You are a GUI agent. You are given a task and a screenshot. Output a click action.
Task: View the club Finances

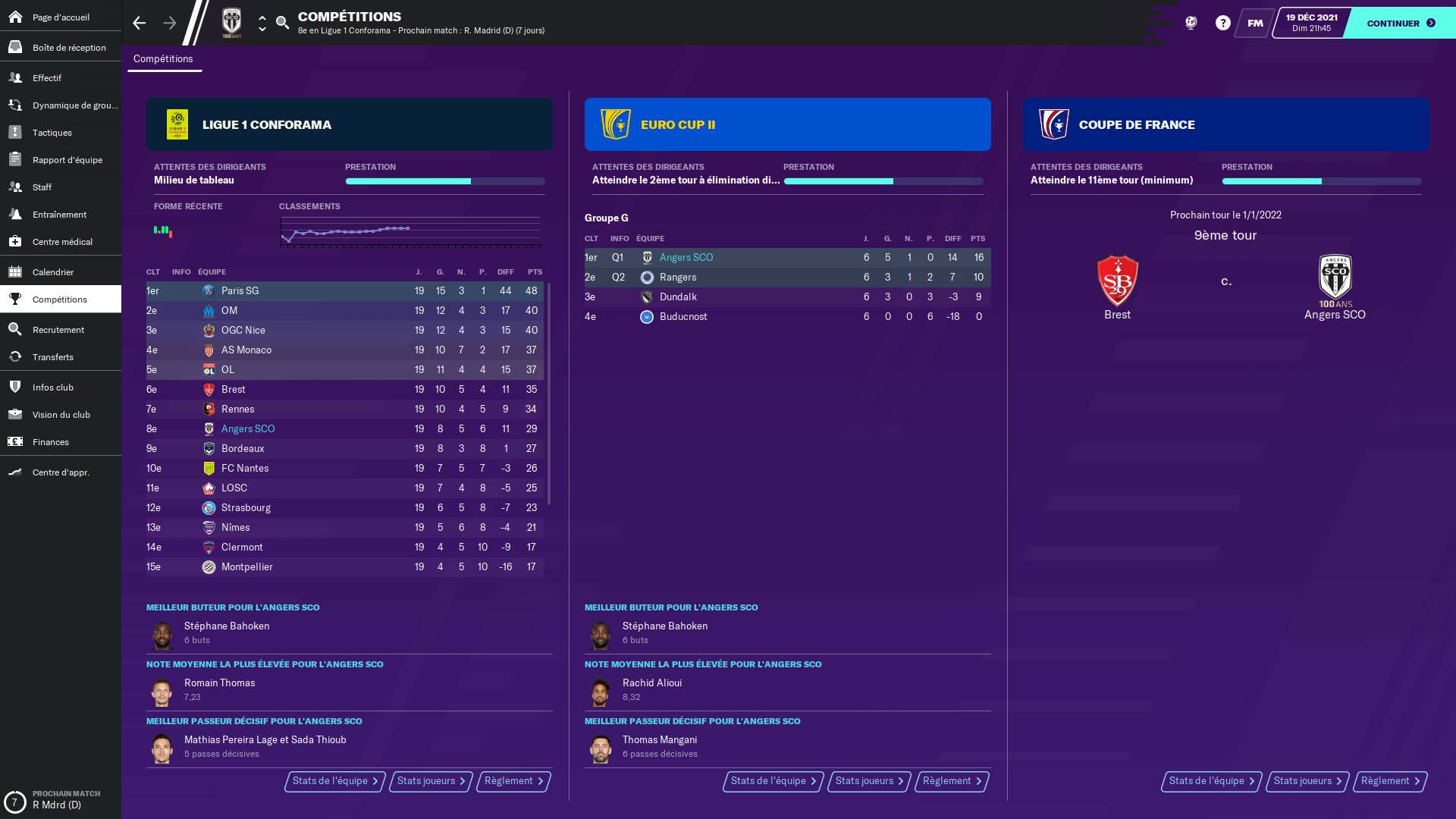(x=50, y=442)
